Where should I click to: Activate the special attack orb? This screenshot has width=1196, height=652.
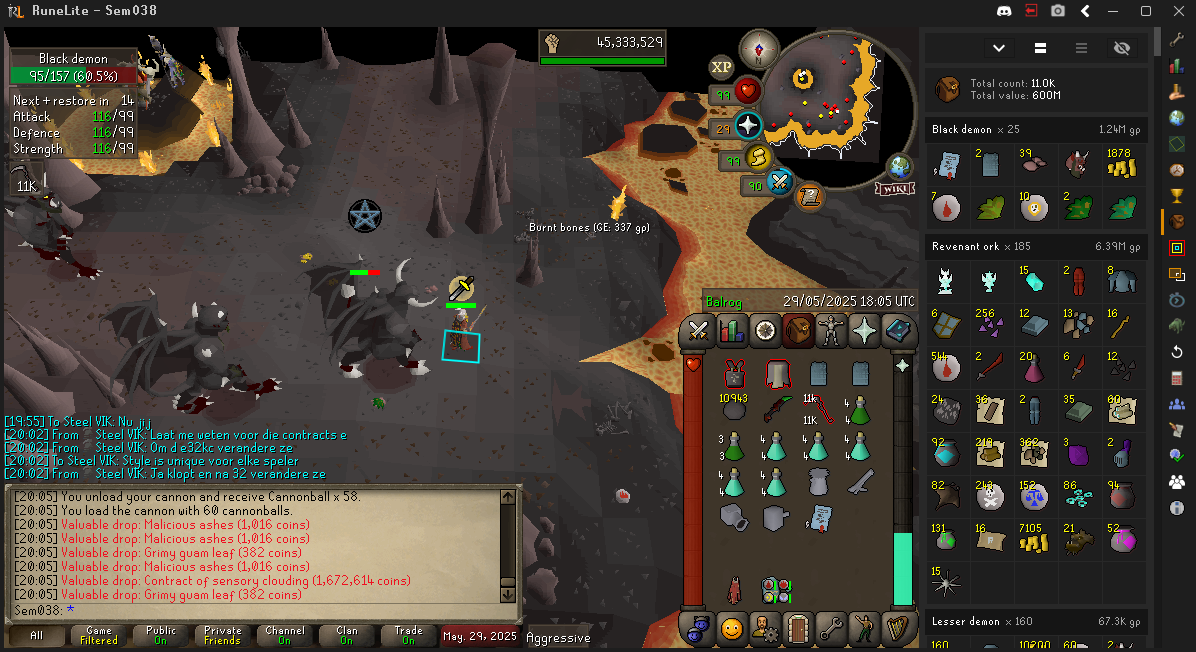pos(780,181)
